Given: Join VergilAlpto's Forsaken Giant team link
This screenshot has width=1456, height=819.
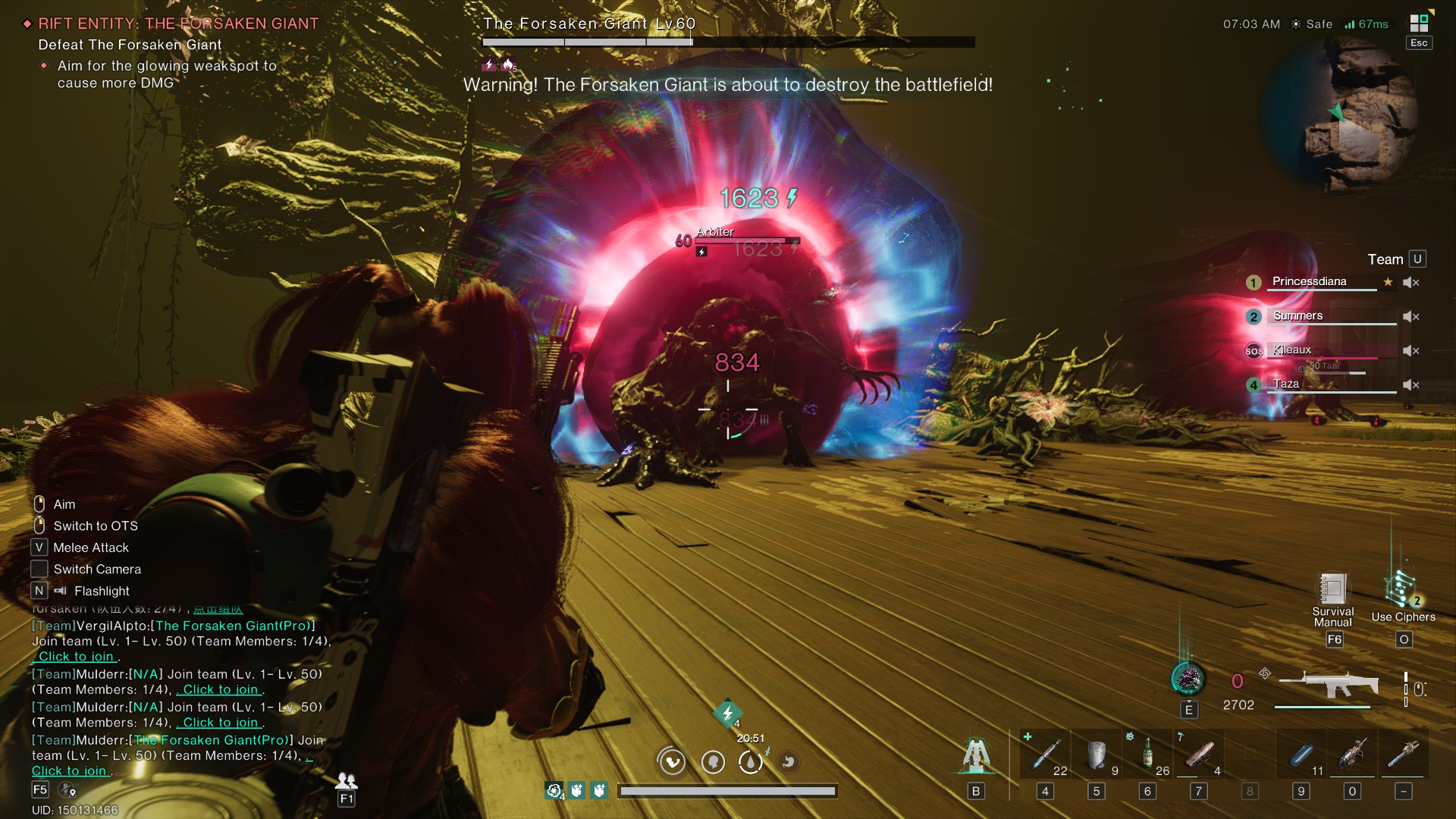Looking at the screenshot, I should [76, 657].
